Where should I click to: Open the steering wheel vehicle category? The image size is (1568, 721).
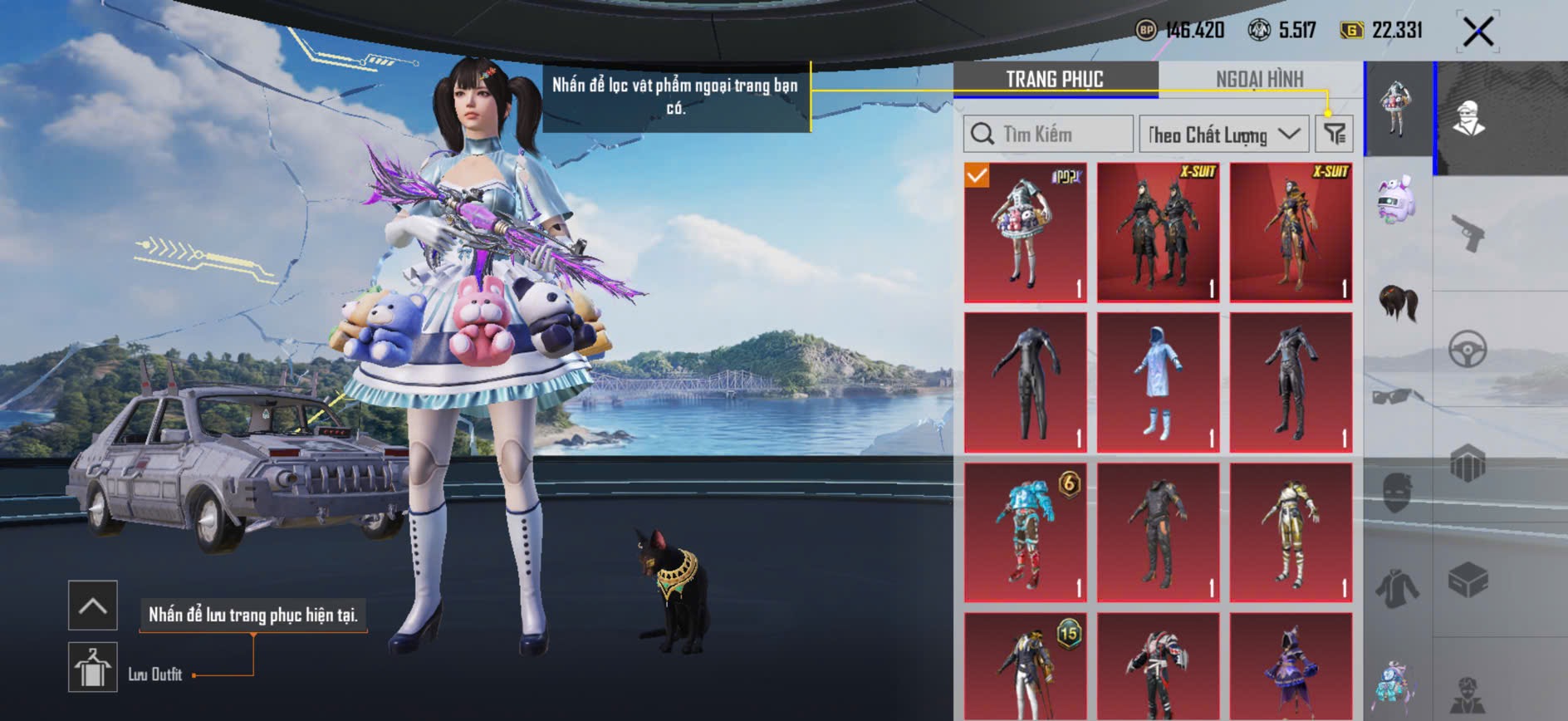click(x=1468, y=350)
